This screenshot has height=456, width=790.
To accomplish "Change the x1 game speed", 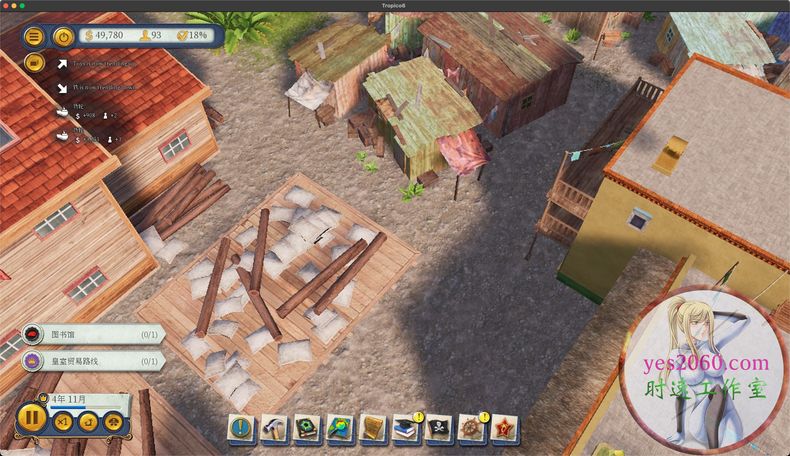I will coord(62,423).
